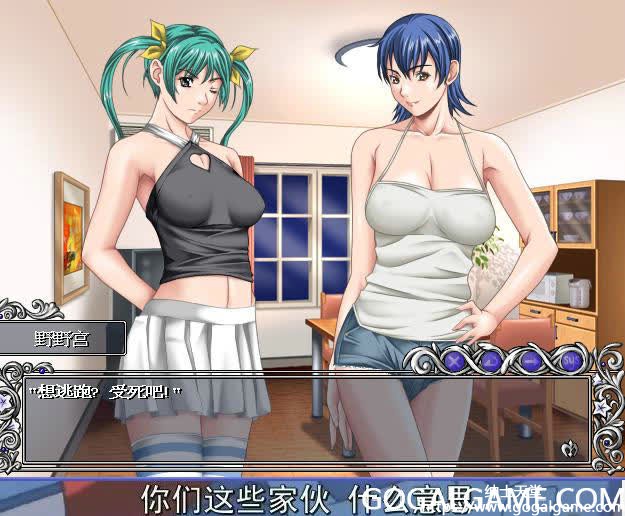This screenshot has width=625, height=516.
Task: Click the dialogue text box to continue
Action: [x=300, y=420]
